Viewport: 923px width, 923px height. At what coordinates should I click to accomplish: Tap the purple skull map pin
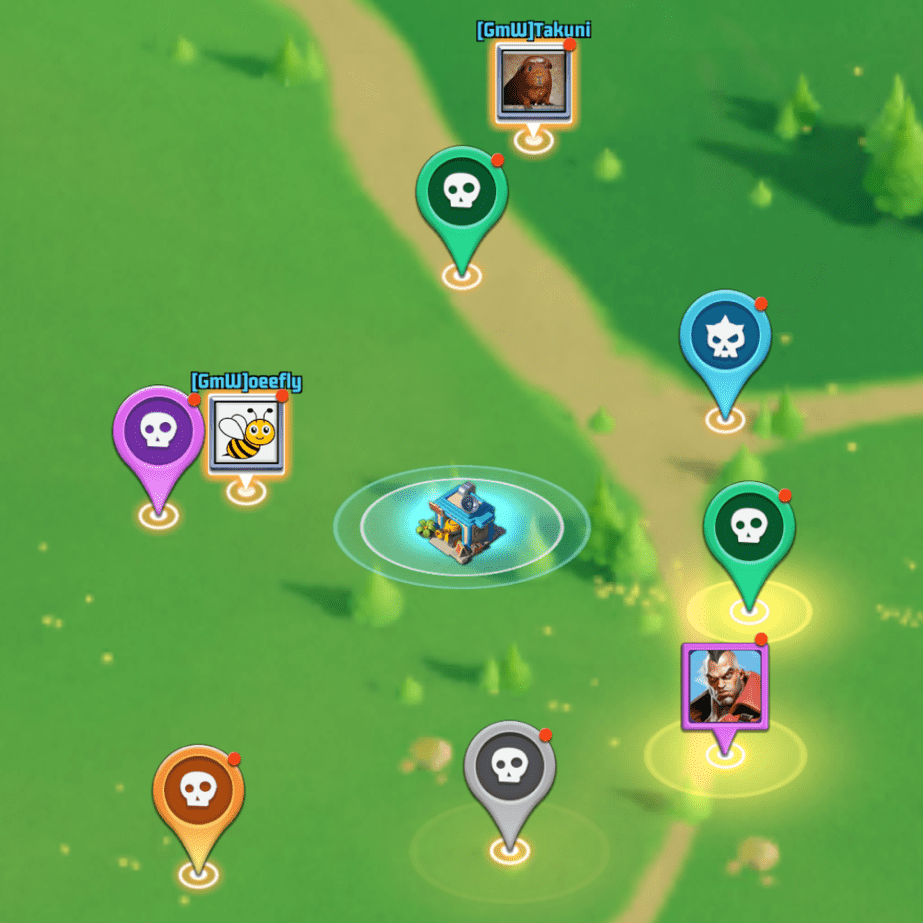(x=158, y=432)
